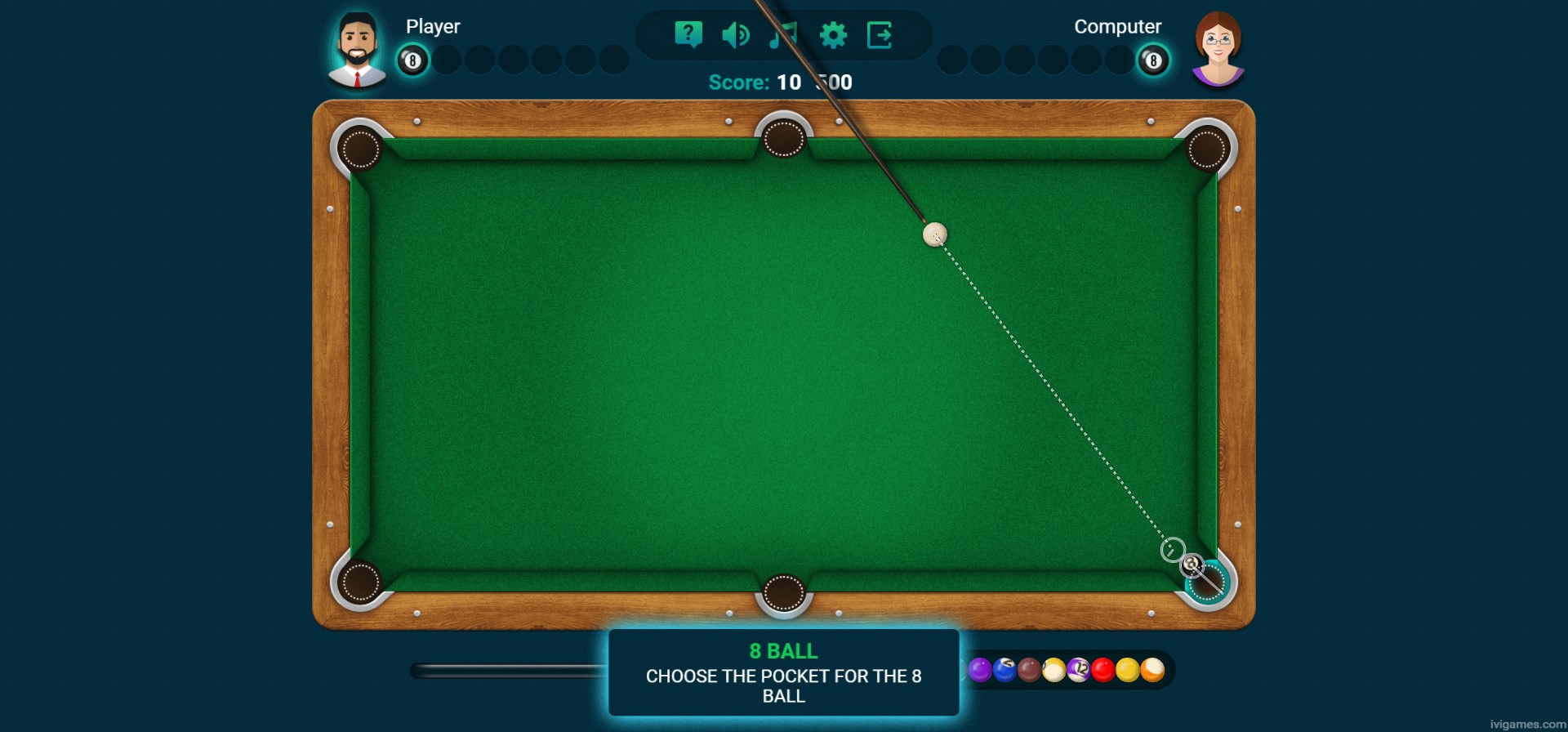Click Player's 8-ball badge
This screenshot has width=1568, height=732.
pos(412,60)
